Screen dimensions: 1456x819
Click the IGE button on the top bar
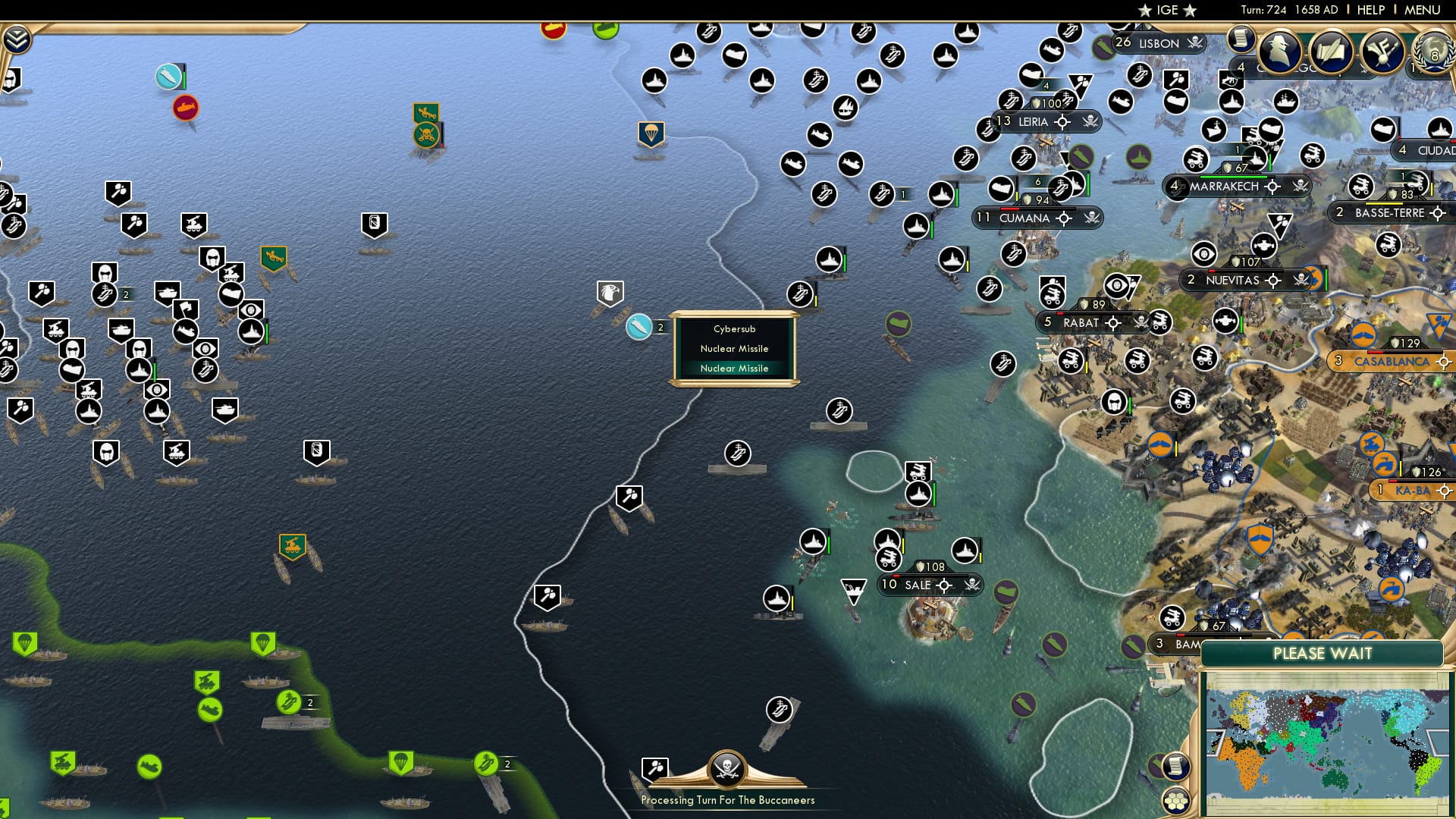tap(1168, 10)
